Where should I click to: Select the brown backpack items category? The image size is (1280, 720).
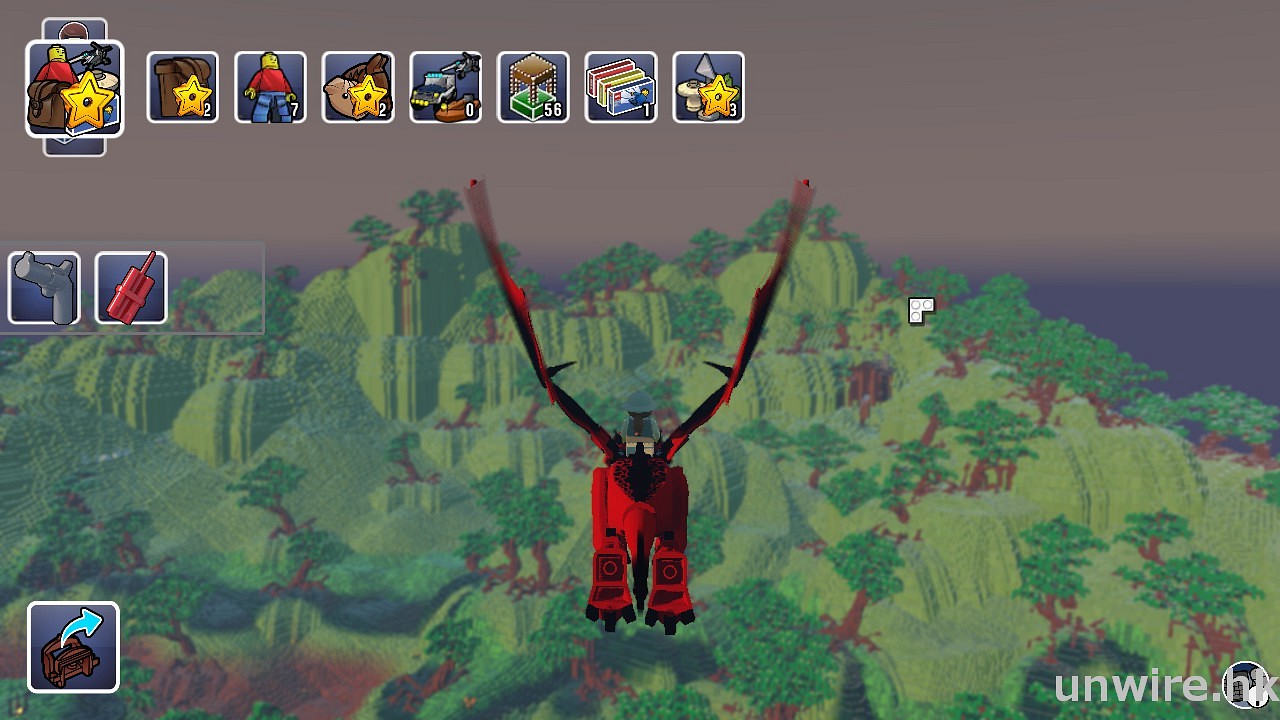(x=182, y=88)
